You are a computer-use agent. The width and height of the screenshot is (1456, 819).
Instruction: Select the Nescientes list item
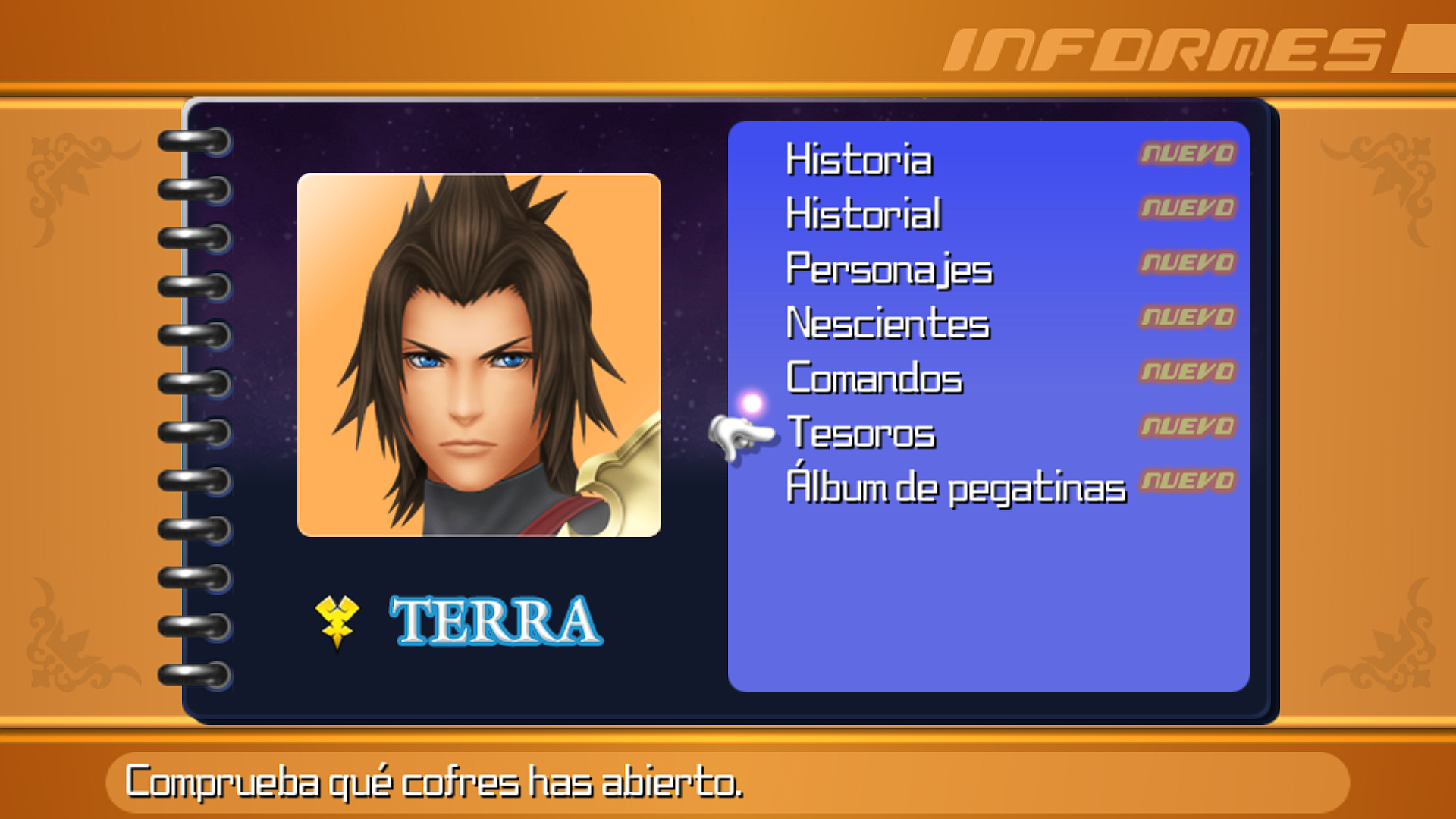tap(886, 324)
